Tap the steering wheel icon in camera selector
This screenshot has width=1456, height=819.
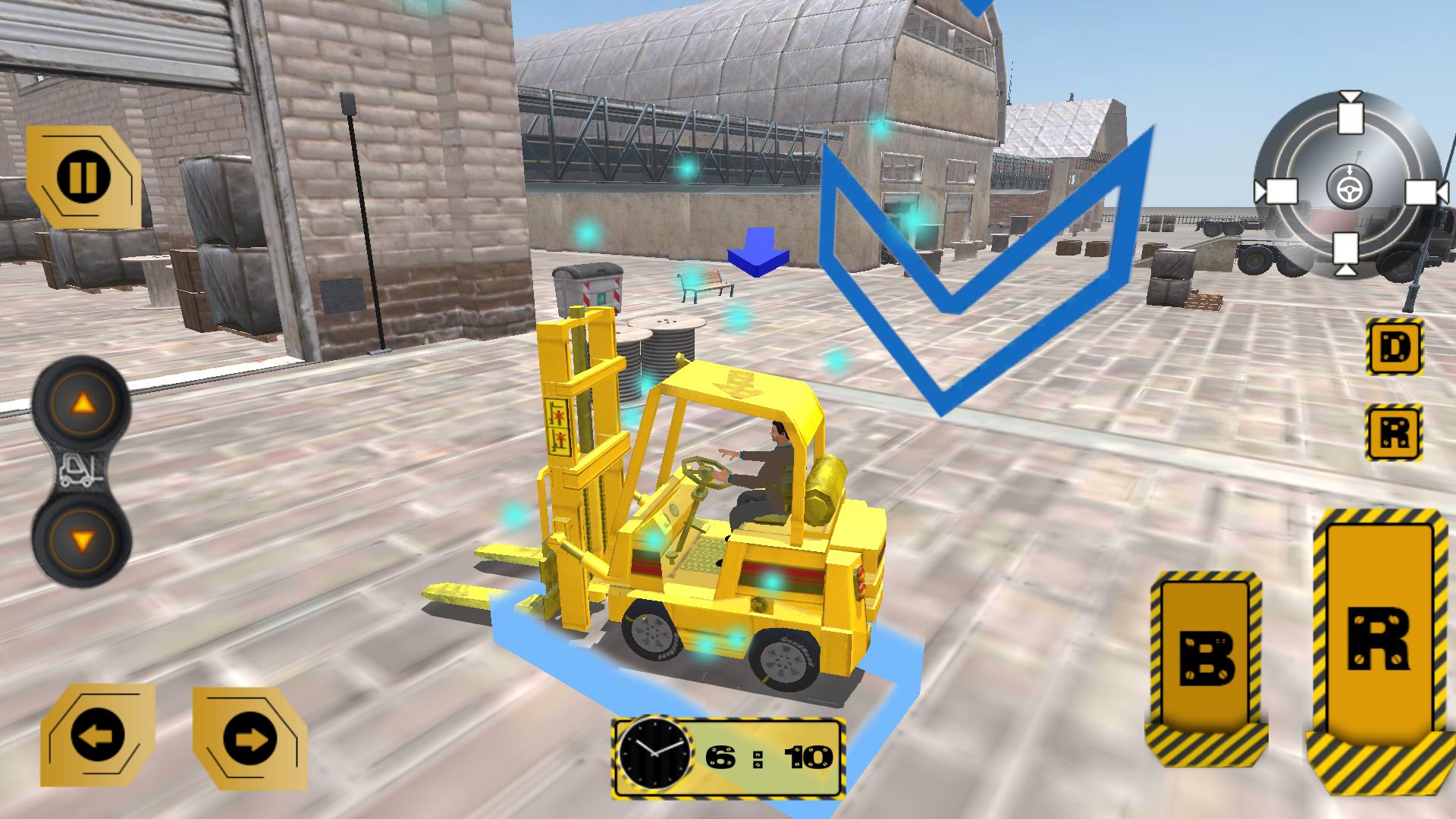tap(1351, 189)
